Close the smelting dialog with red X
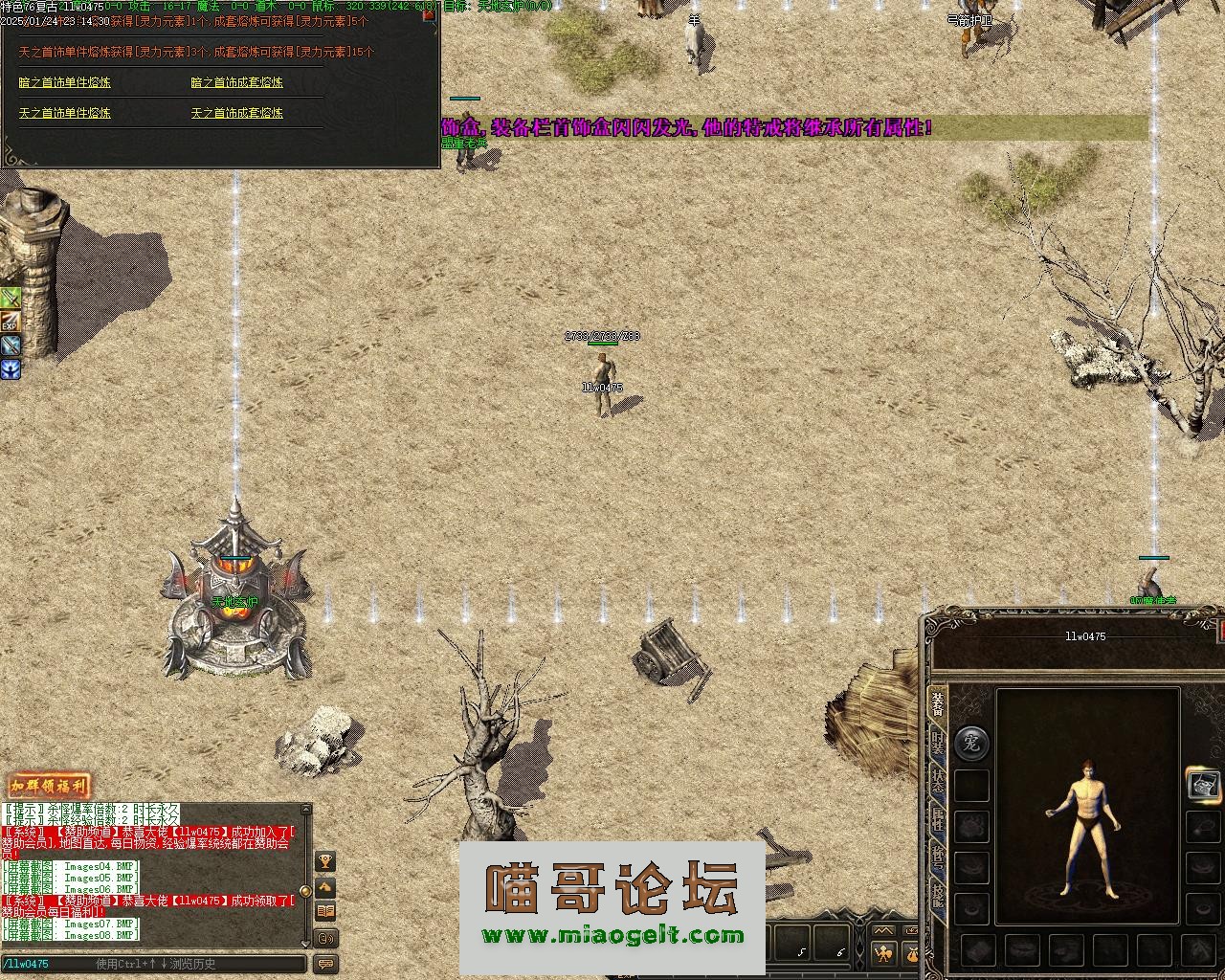Image resolution: width=1225 pixels, height=980 pixels. pos(429,13)
